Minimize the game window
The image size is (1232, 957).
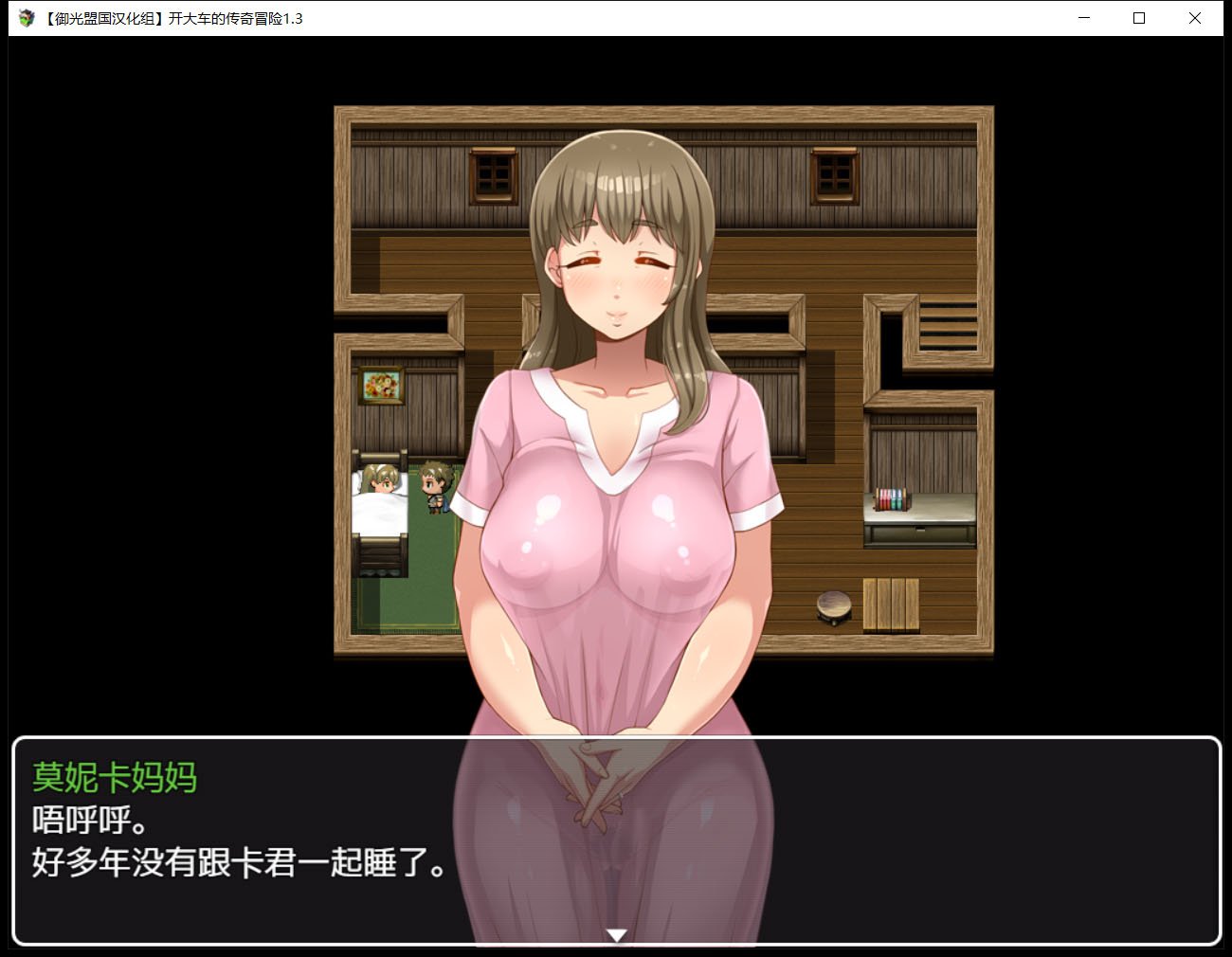[1083, 18]
